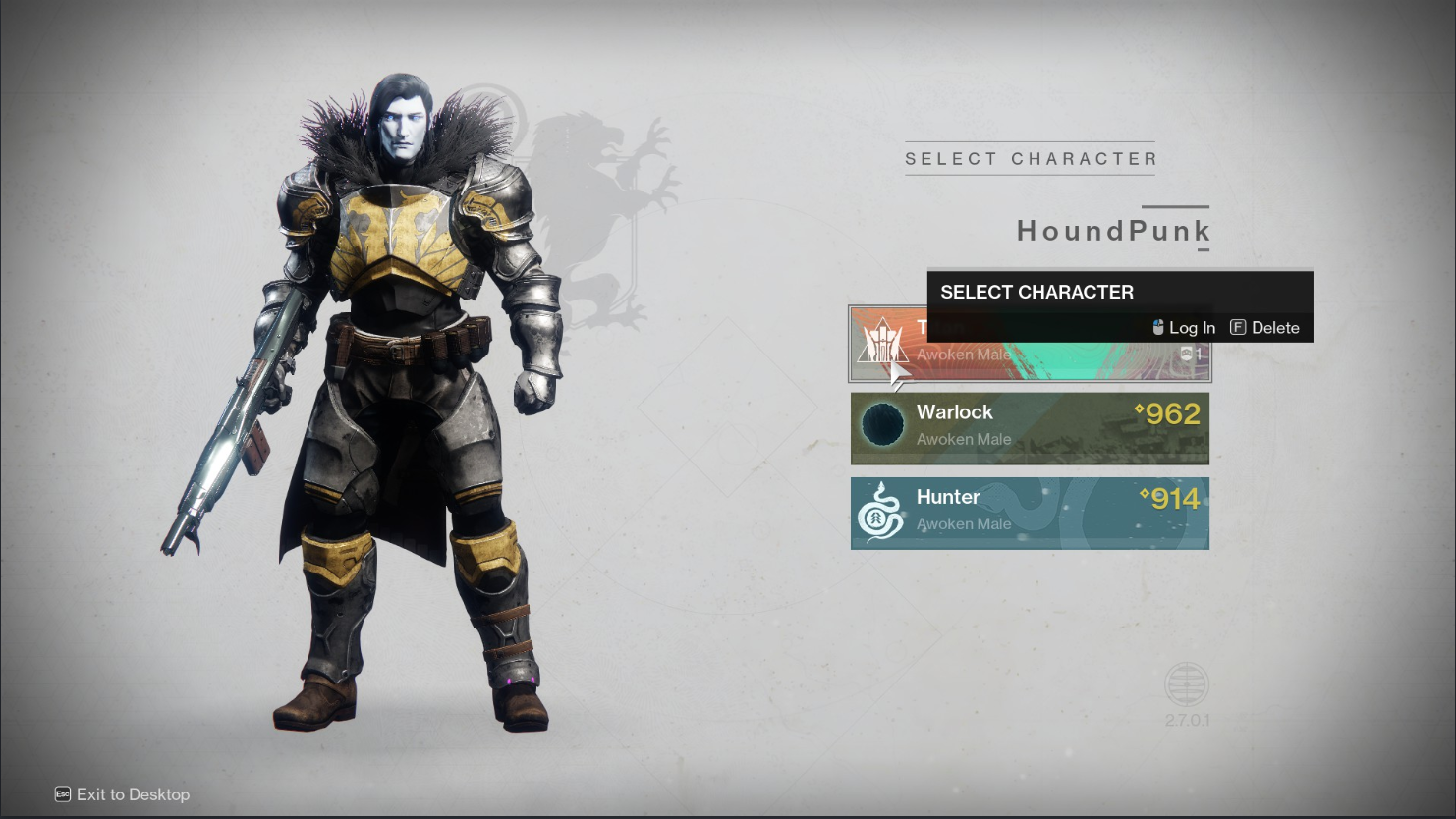Choose the Warlock Awoken Male character

point(1029,428)
